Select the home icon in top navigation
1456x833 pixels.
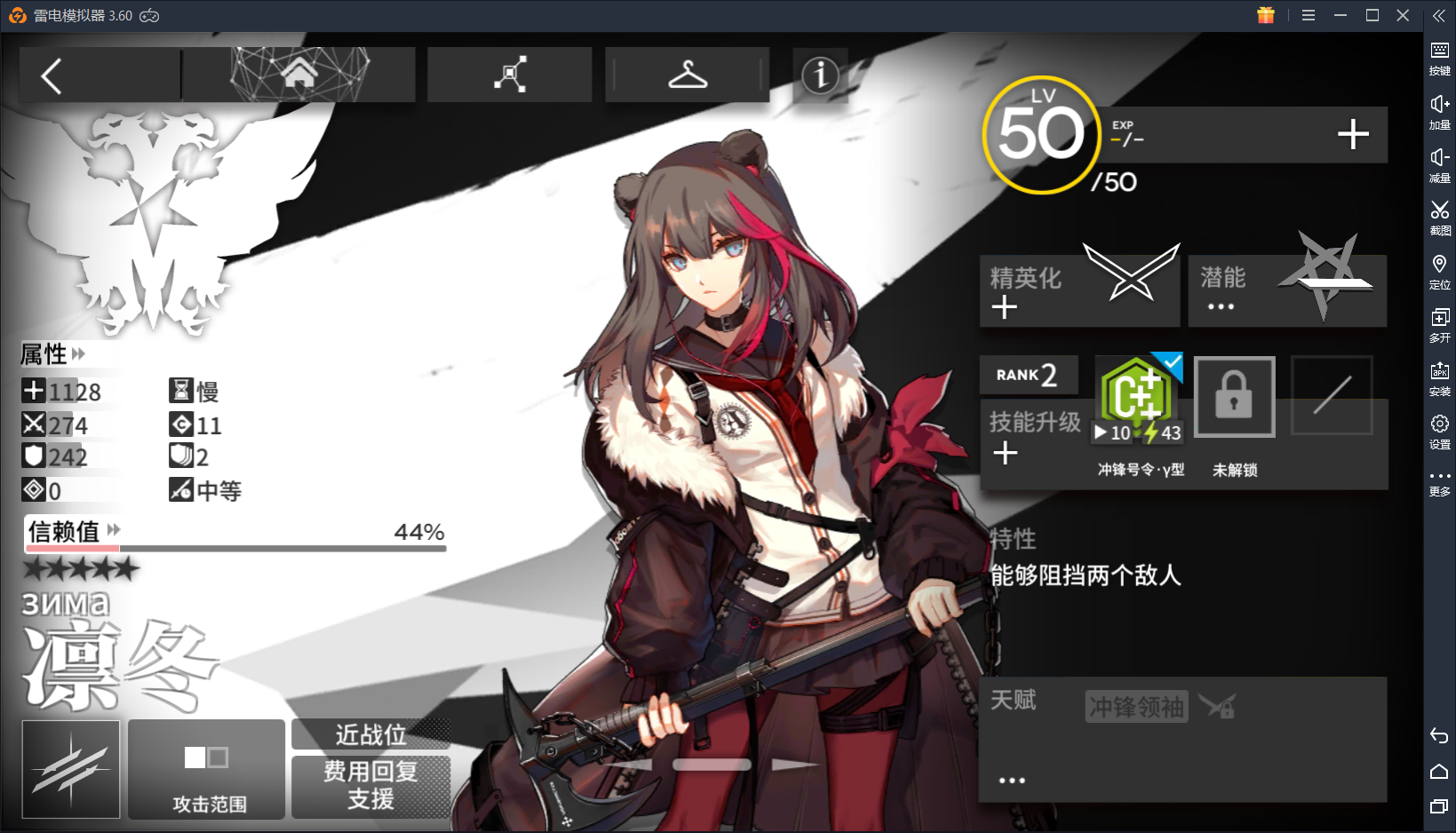click(x=298, y=75)
